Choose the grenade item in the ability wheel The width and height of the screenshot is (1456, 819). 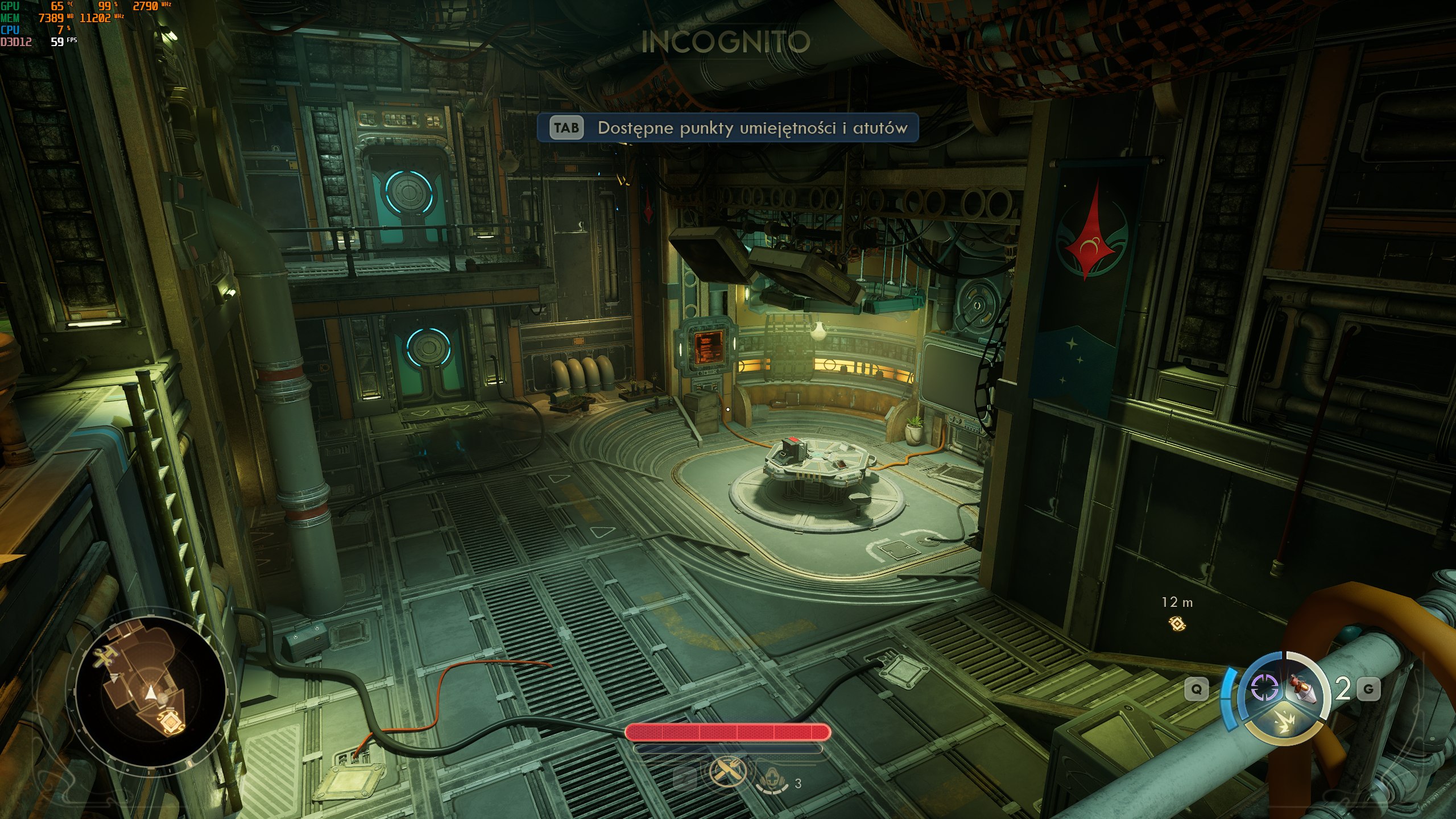click(x=1304, y=687)
